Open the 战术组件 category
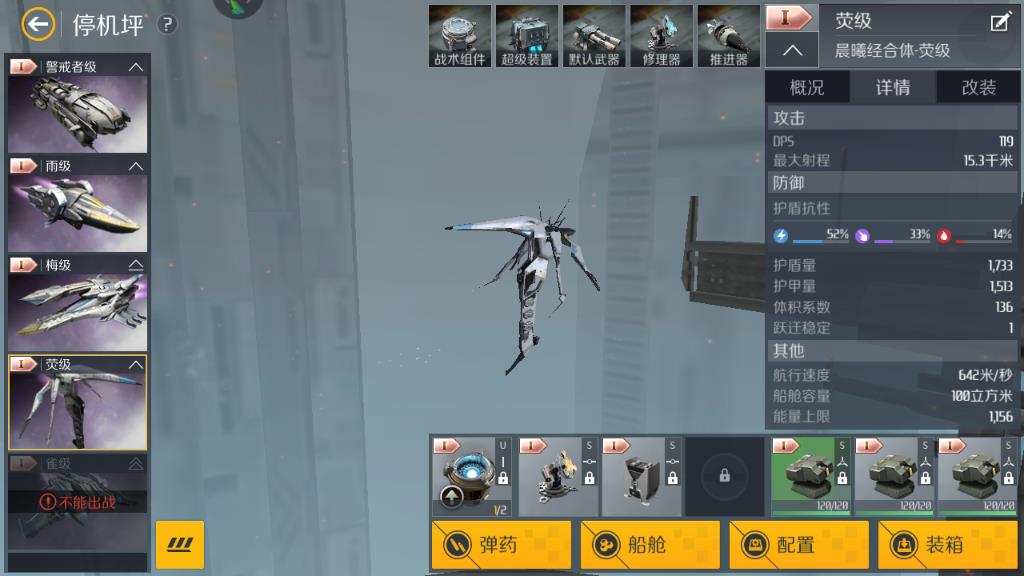This screenshot has height=576, width=1024. point(460,36)
